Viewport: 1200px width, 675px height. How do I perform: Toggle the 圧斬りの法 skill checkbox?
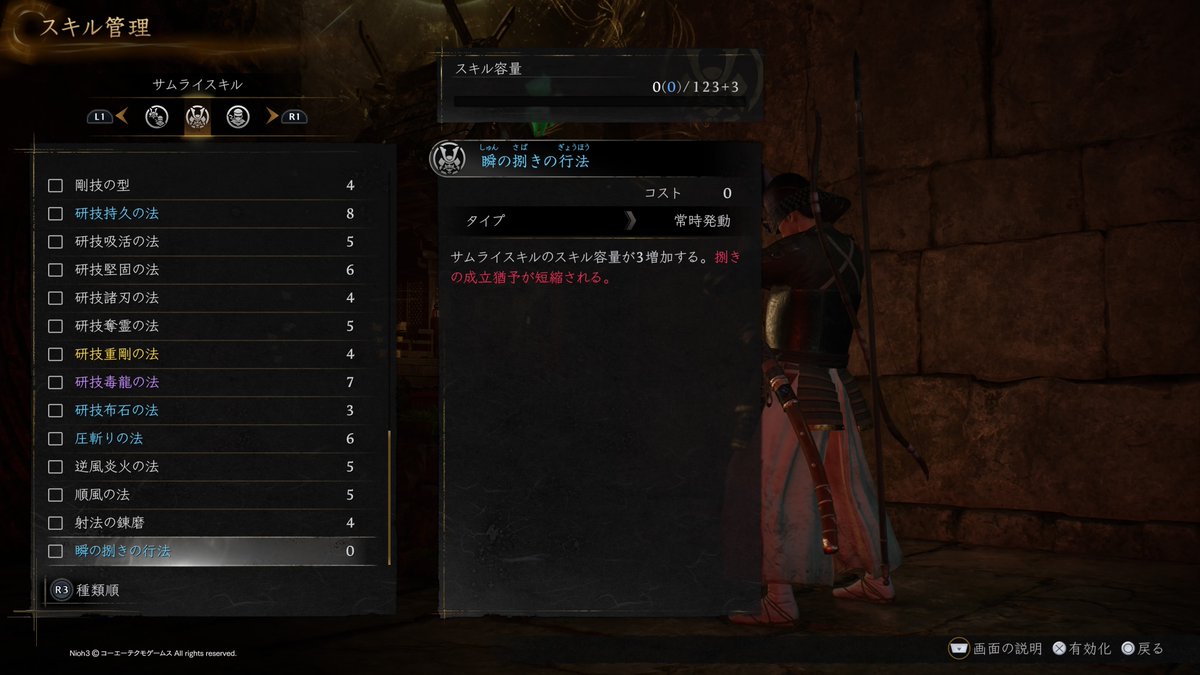point(56,438)
